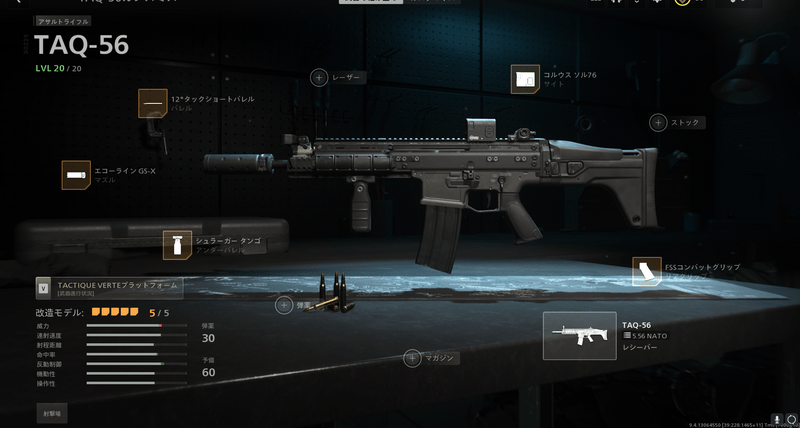
Task: Open the empty マガジン (magazine) slot
Action: 412,357
